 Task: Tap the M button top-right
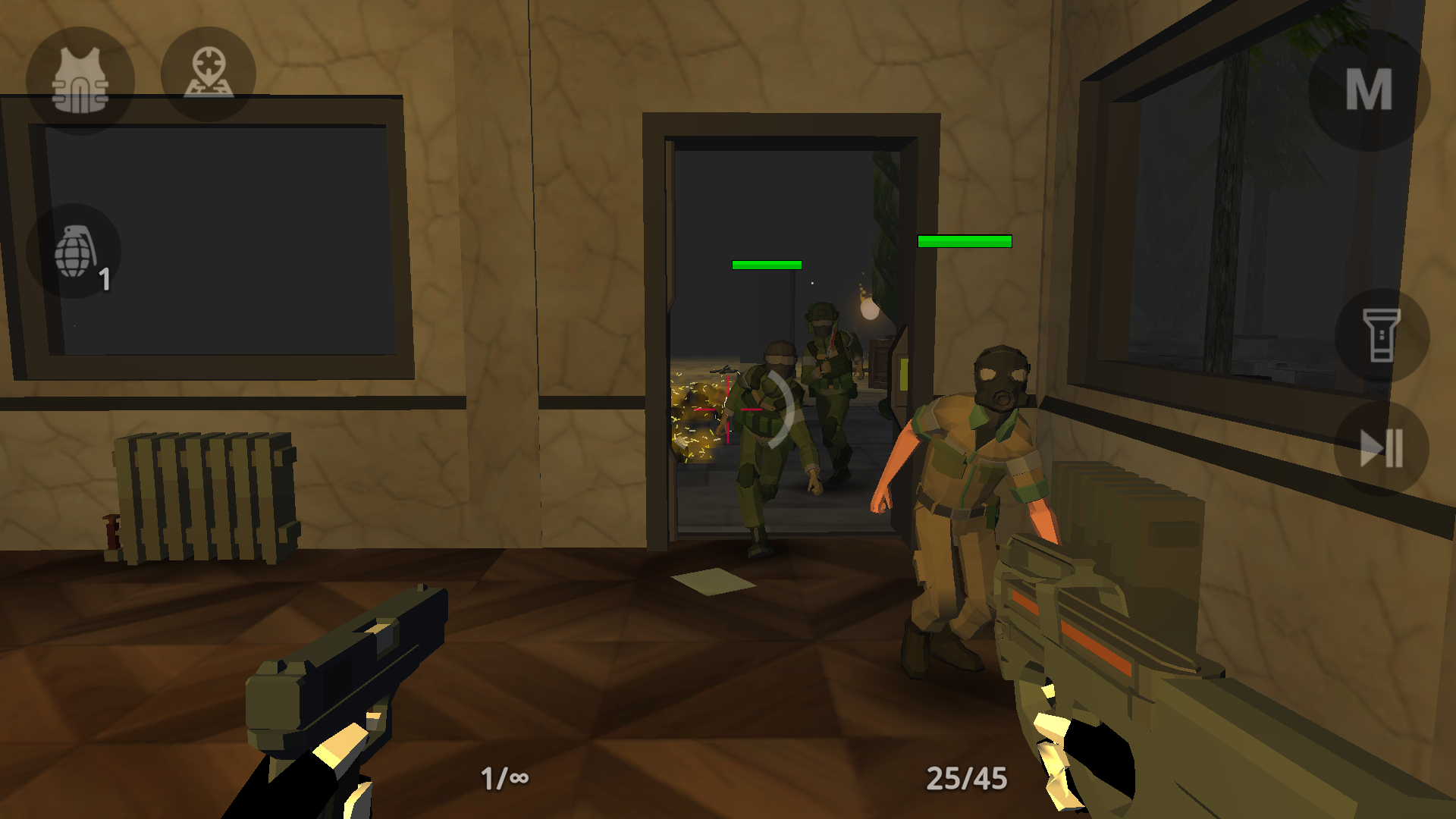(x=1371, y=91)
